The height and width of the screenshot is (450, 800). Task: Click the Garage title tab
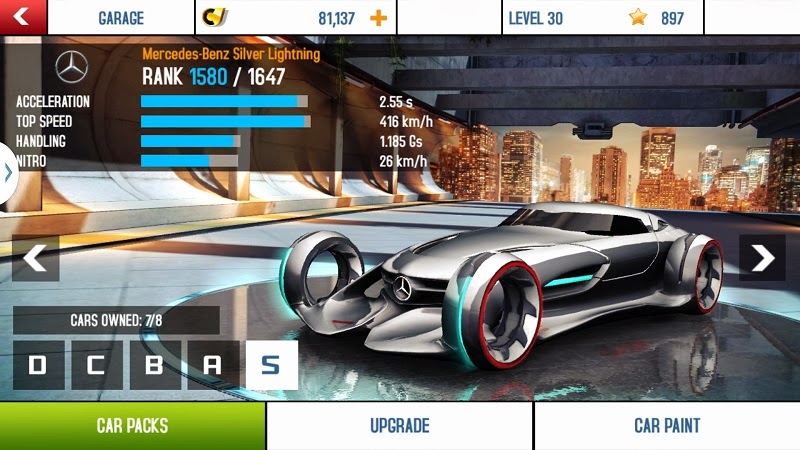pyautogui.click(x=120, y=18)
